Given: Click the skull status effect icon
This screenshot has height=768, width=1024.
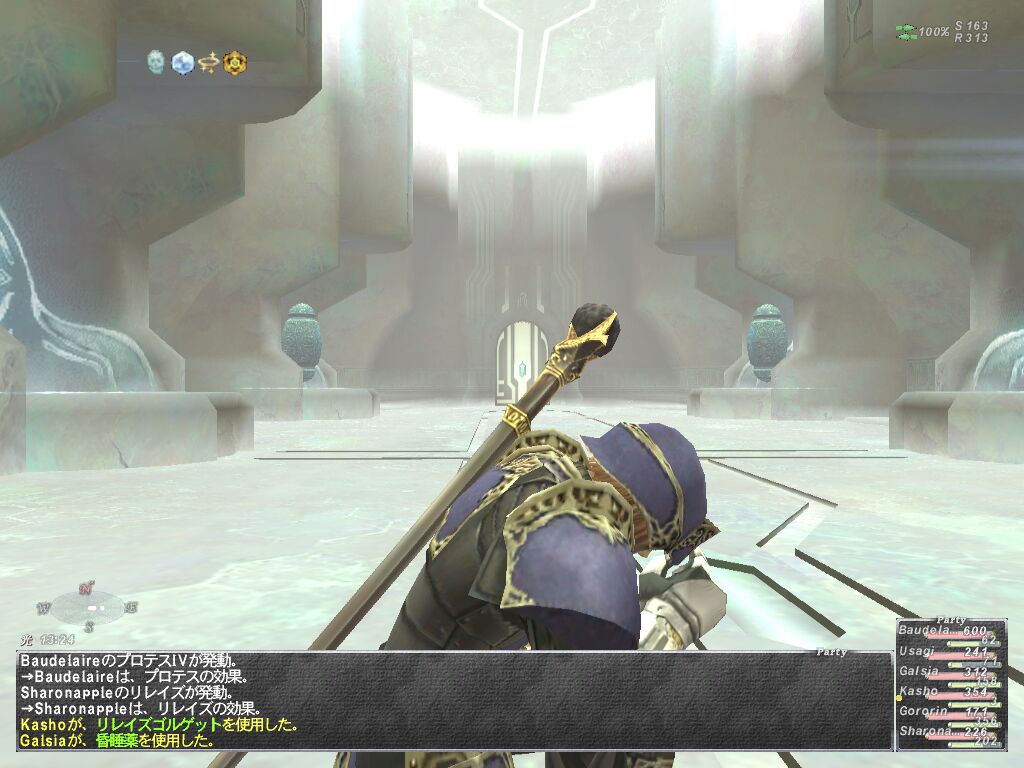Looking at the screenshot, I should pos(156,63).
